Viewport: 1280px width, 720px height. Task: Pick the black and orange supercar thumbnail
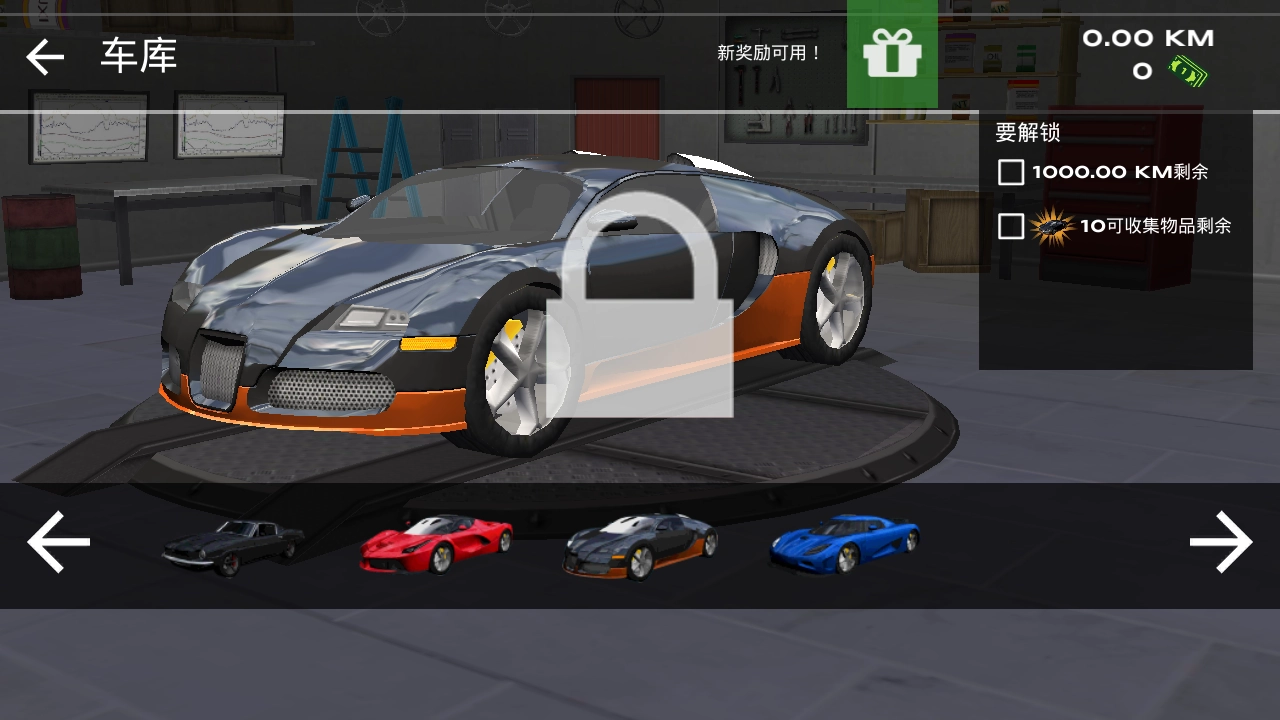pos(640,545)
